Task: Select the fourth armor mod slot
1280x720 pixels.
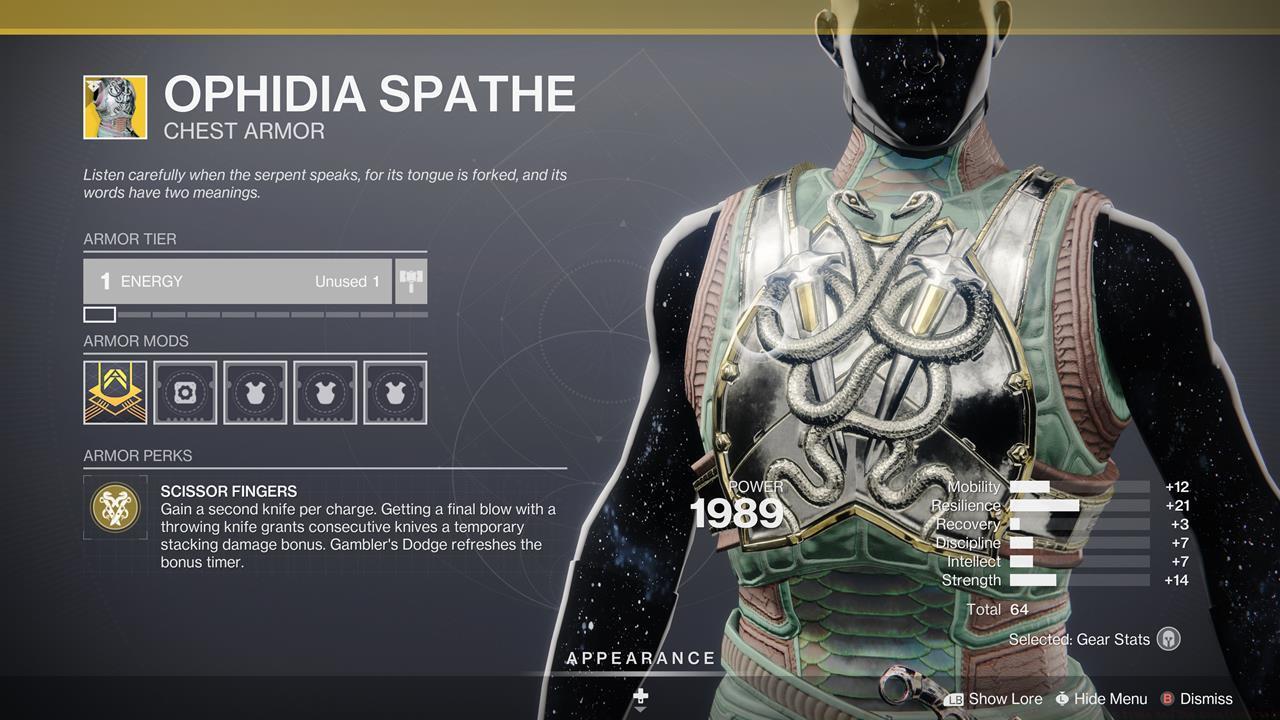Action: [325, 392]
